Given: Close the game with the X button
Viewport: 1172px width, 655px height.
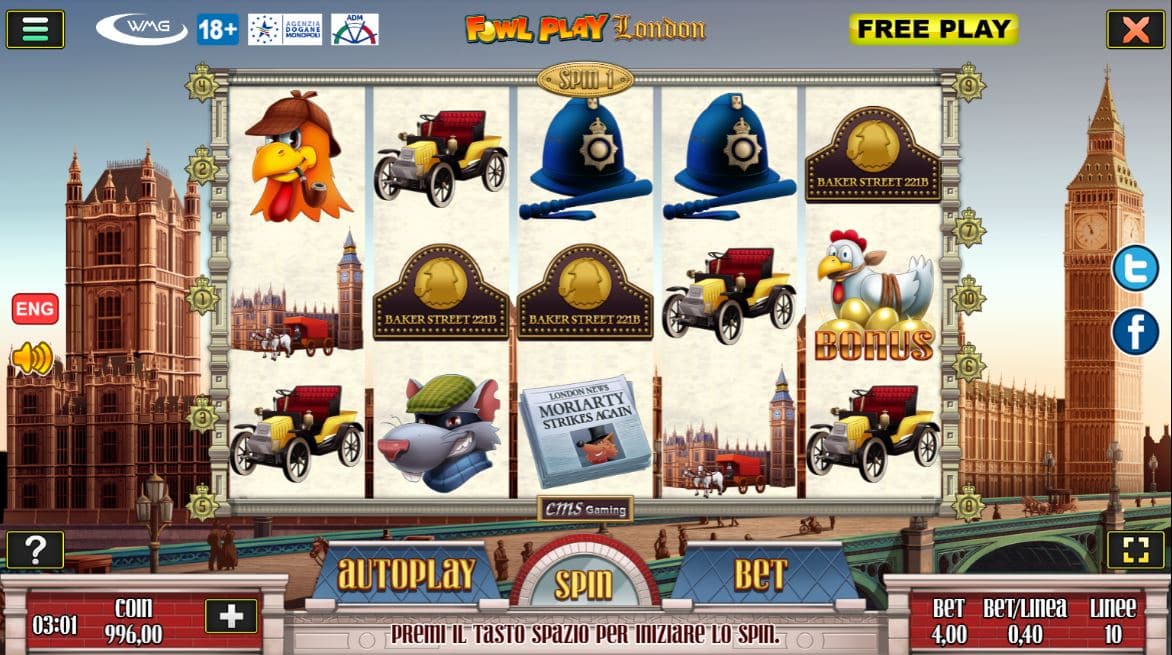Looking at the screenshot, I should coord(1135,29).
